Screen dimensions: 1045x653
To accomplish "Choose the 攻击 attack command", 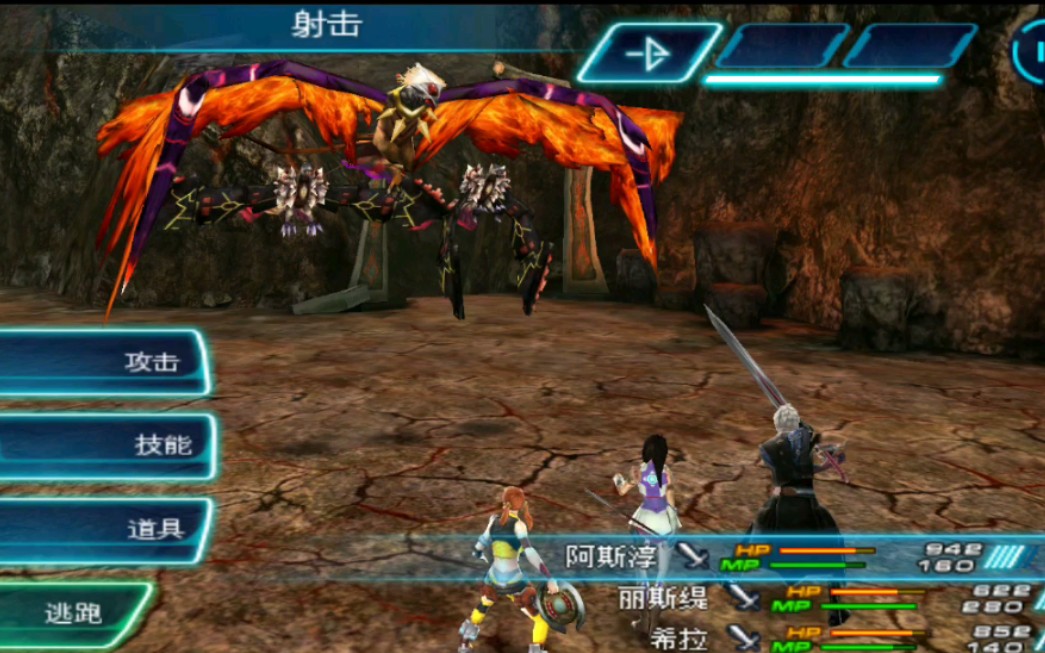I will click(105, 362).
